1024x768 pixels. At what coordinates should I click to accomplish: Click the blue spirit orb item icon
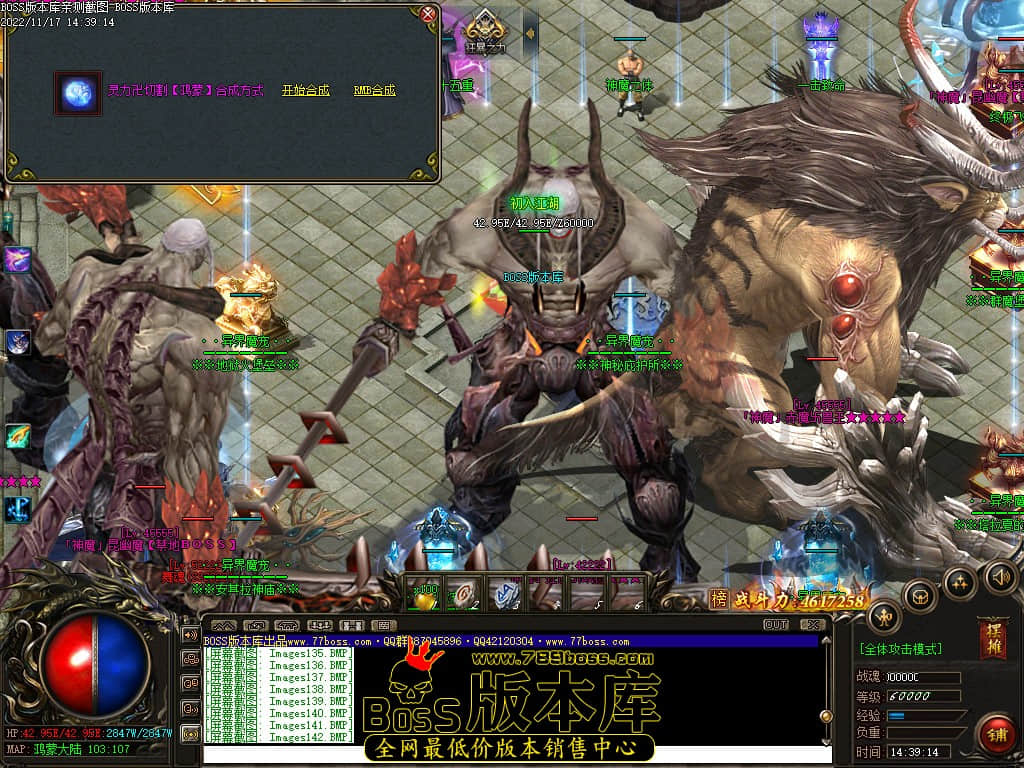coord(78,93)
